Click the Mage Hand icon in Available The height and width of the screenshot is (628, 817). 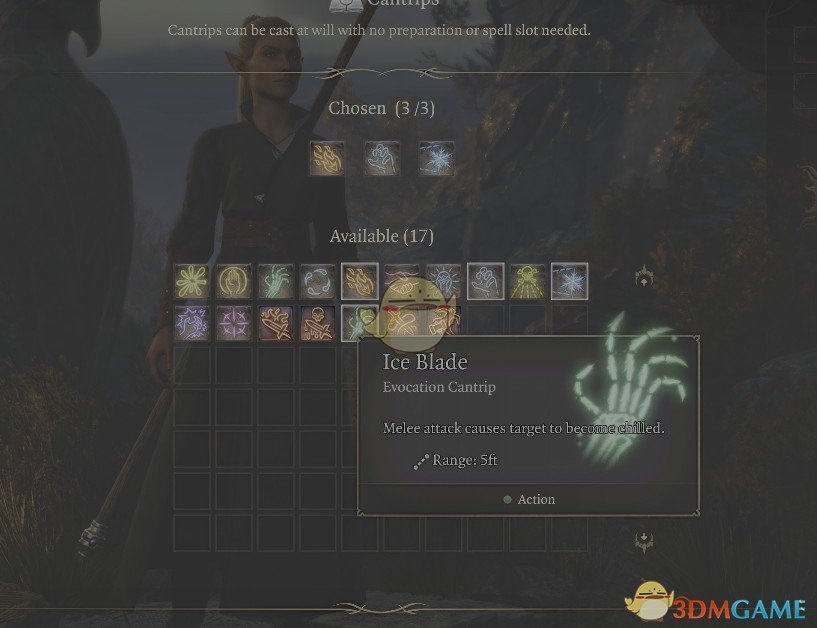tap(485, 281)
